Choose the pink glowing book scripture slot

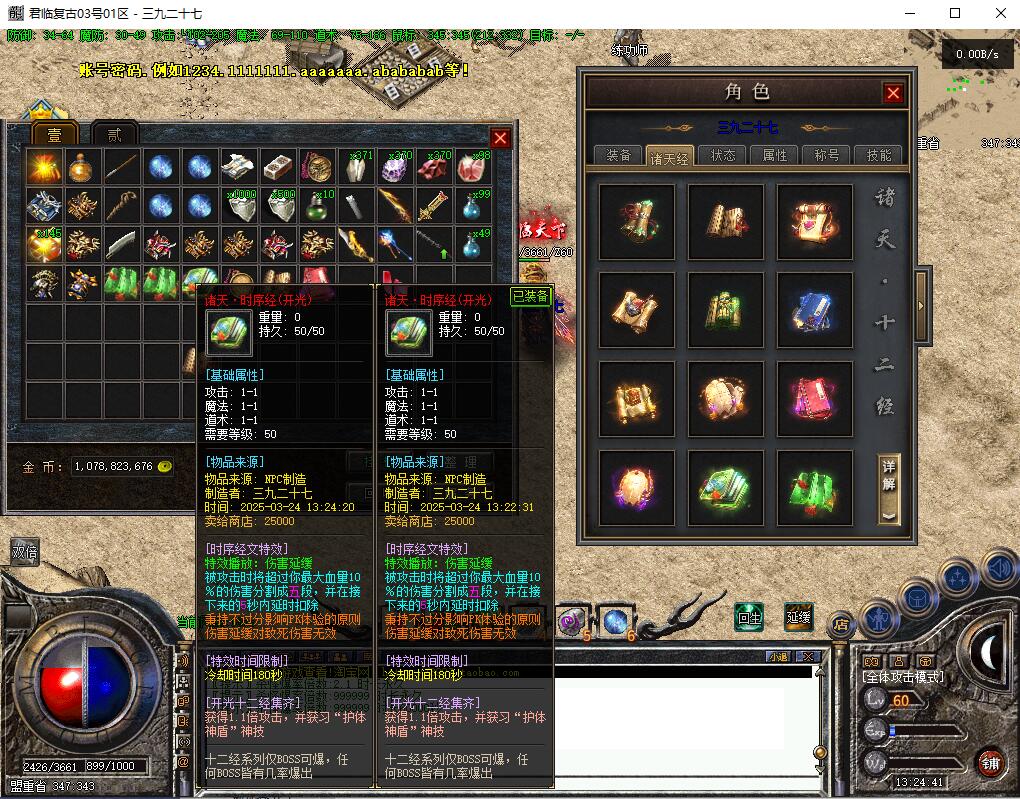pos(814,398)
